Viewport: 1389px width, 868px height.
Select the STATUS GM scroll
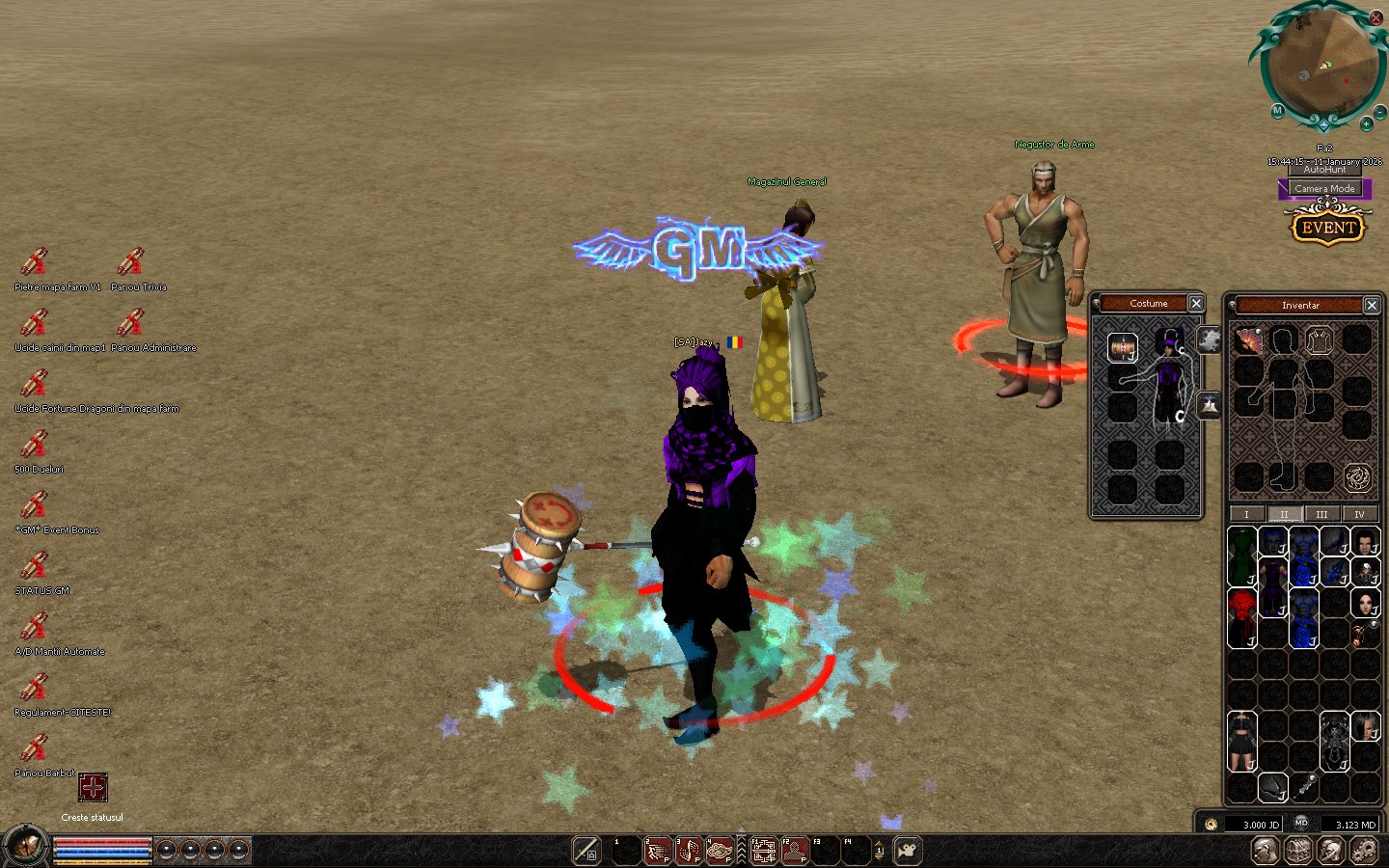click(x=35, y=566)
